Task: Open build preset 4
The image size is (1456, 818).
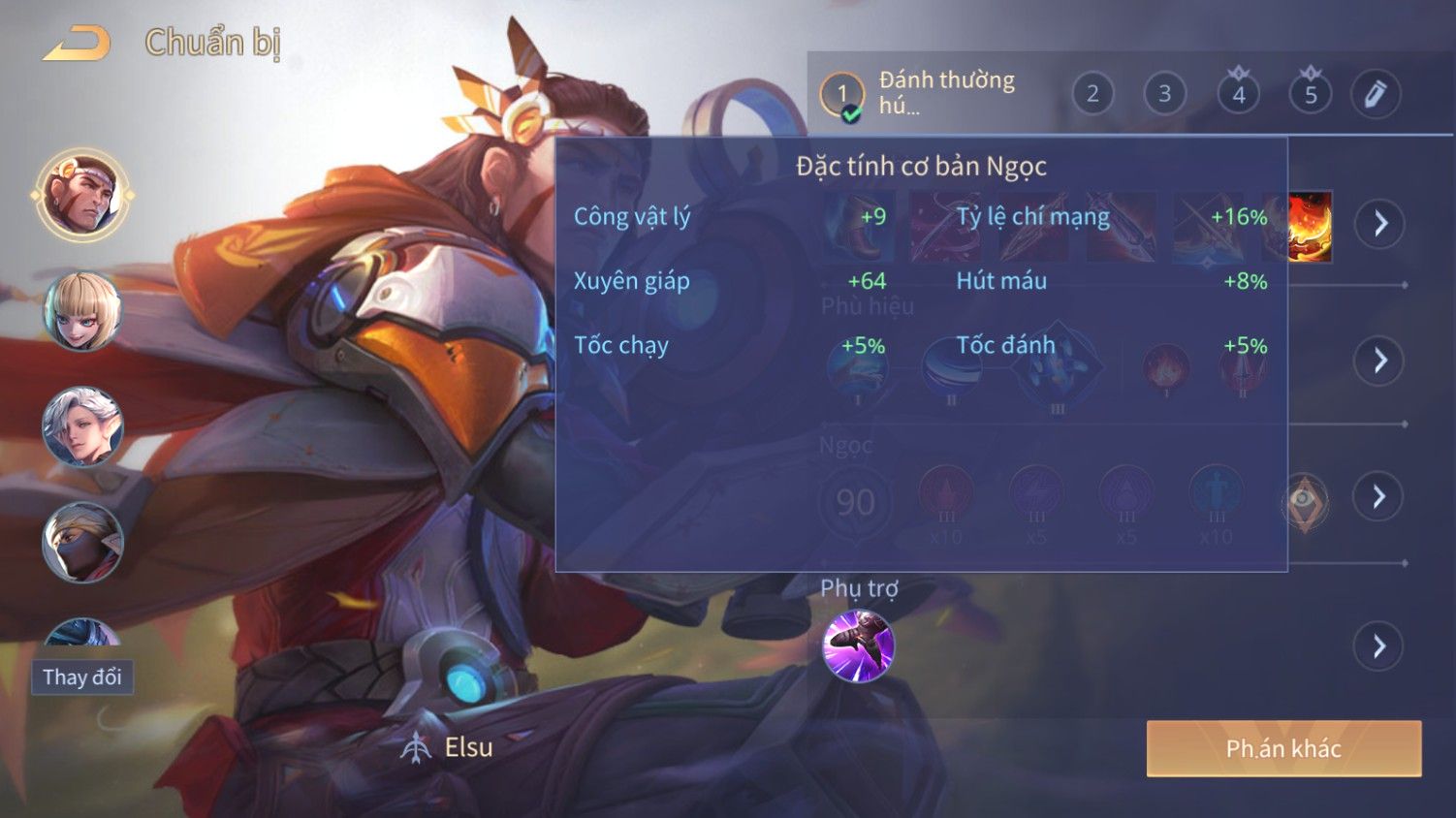Action: [1238, 94]
